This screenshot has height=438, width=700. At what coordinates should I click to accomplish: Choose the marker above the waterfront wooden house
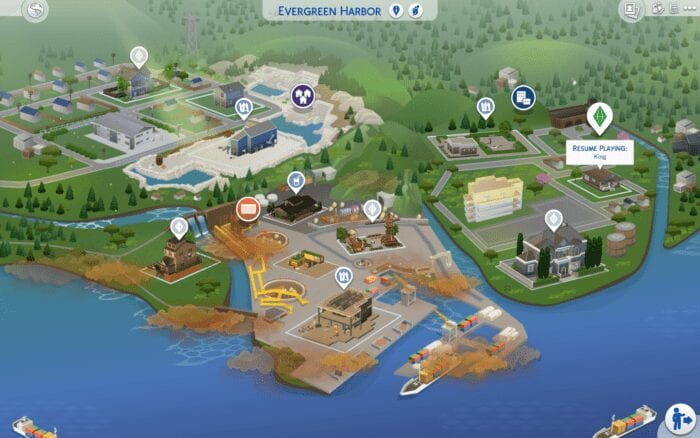click(x=179, y=227)
